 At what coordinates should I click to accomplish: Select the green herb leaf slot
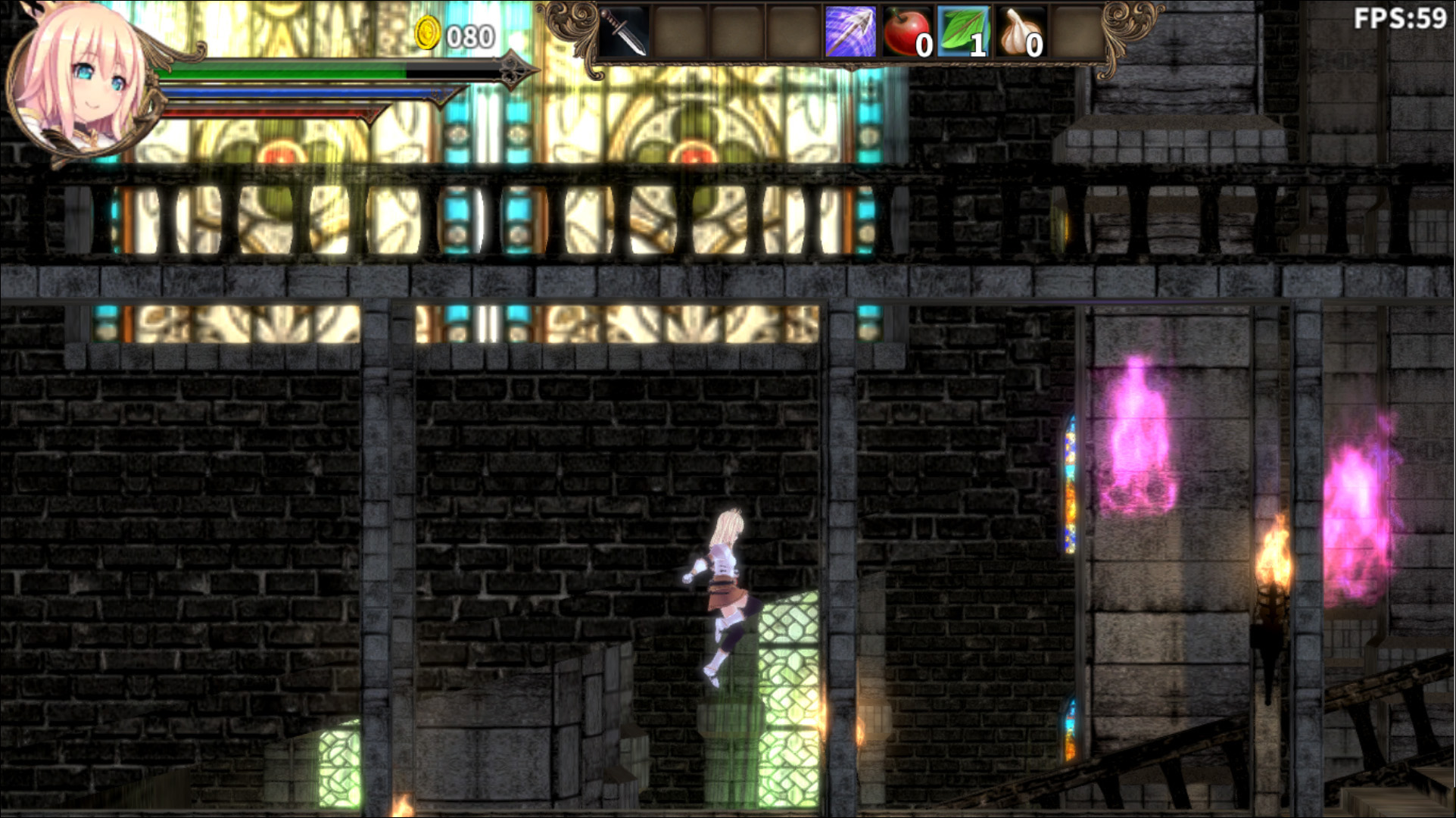[x=963, y=33]
